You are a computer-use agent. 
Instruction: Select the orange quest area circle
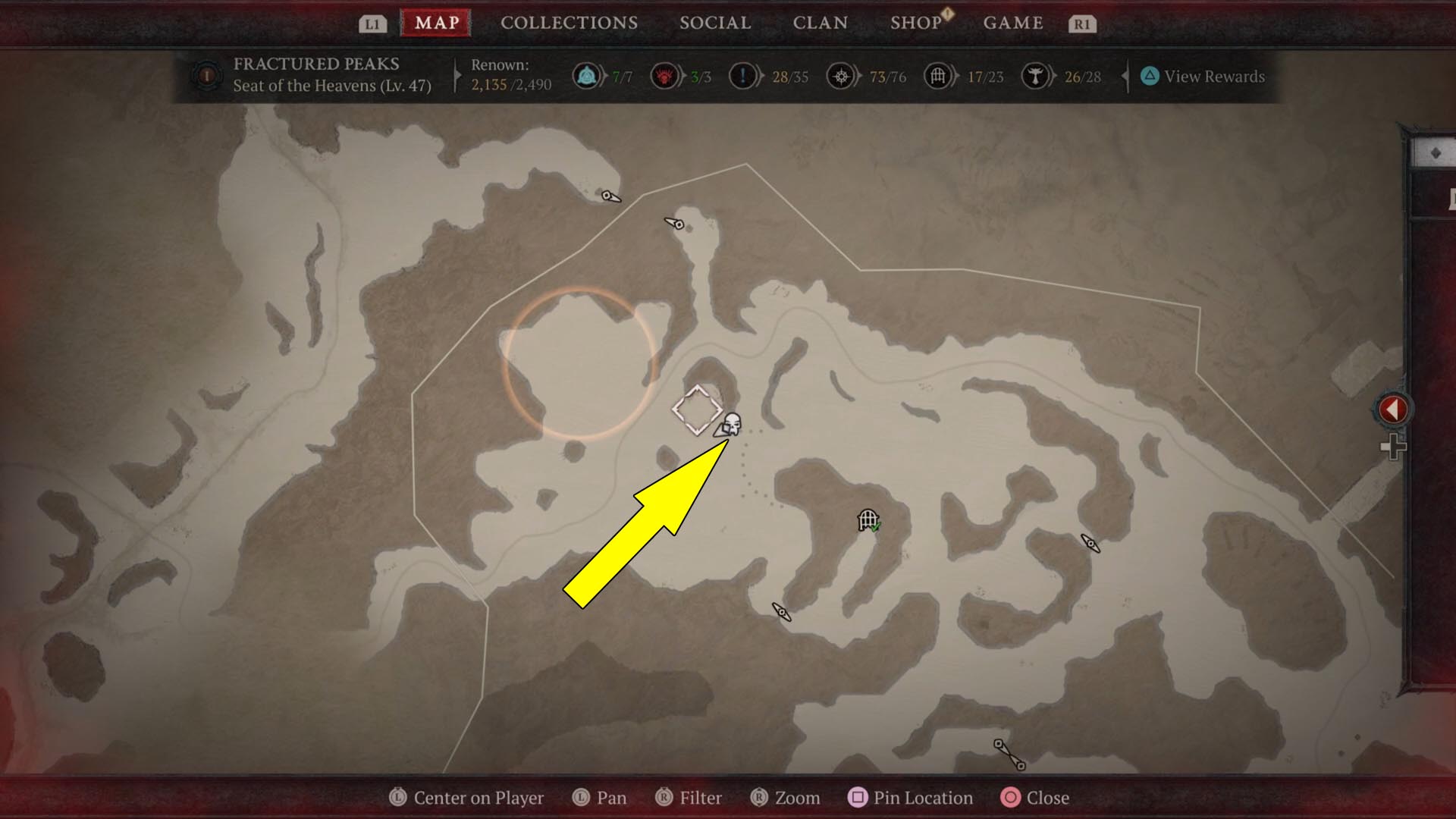579,363
